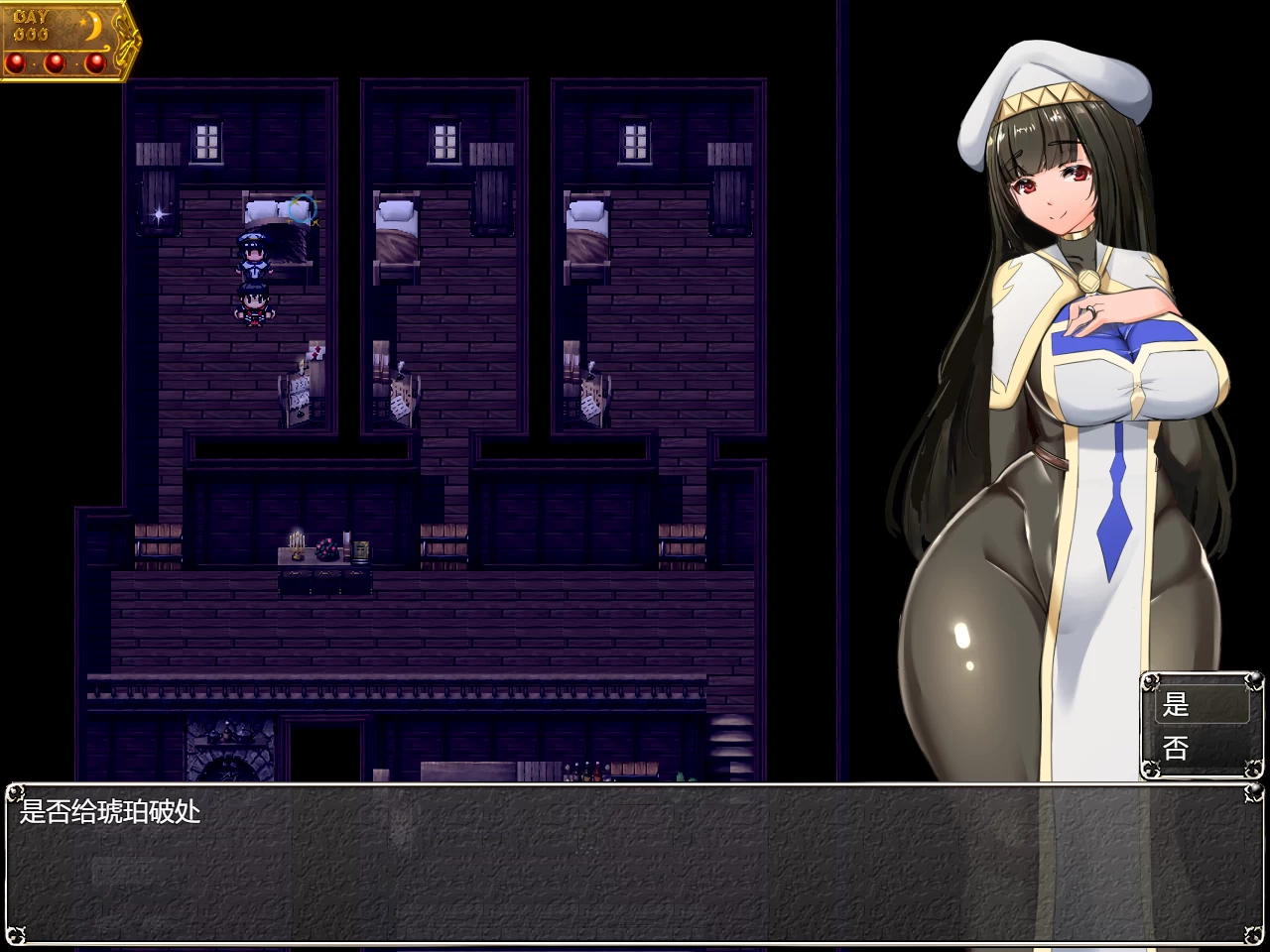Click the rightmost red orb on the HUD
This screenshot has width=1270, height=952.
96,61
